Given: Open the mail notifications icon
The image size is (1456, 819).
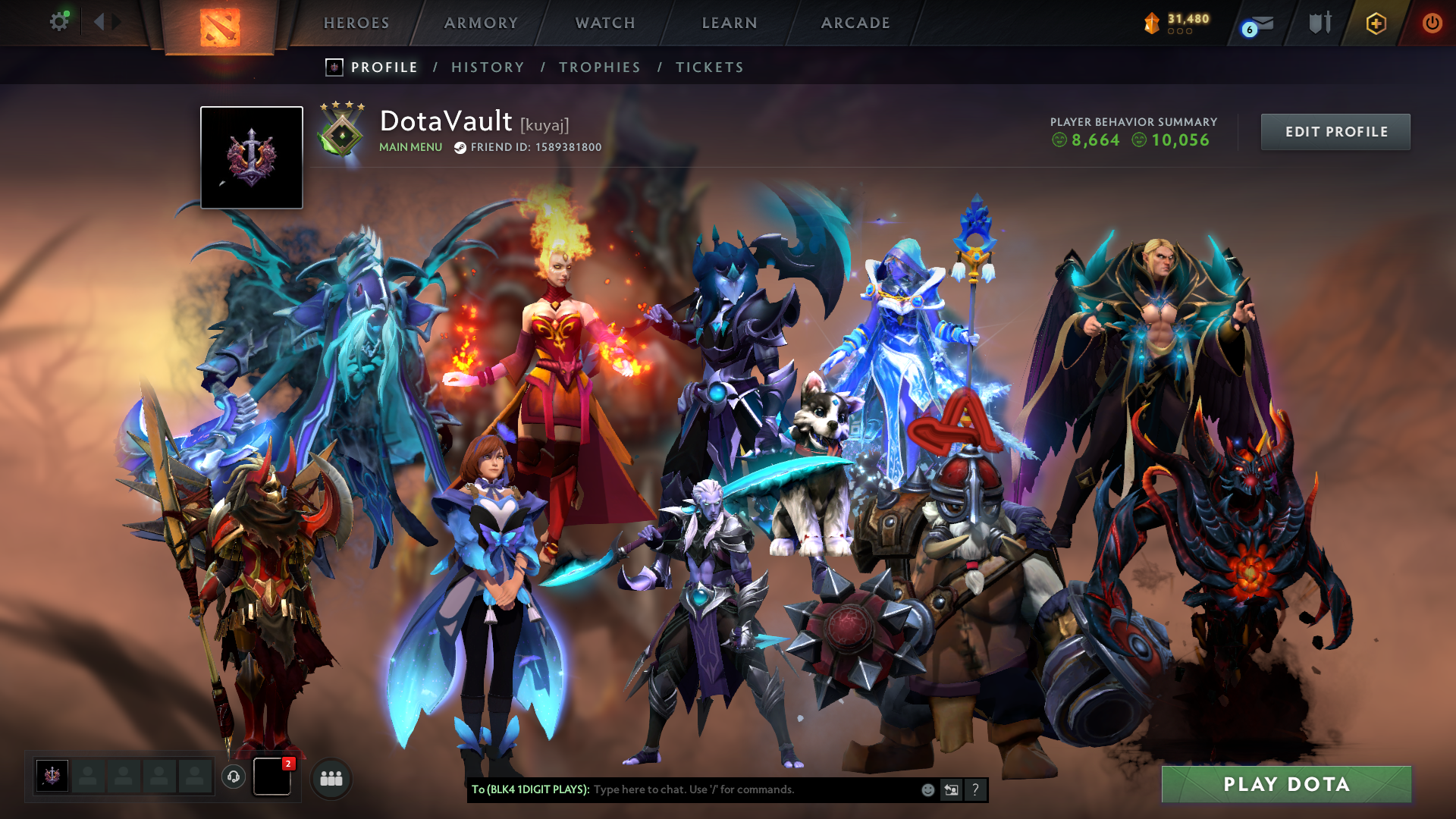Looking at the screenshot, I should coord(1260,24).
